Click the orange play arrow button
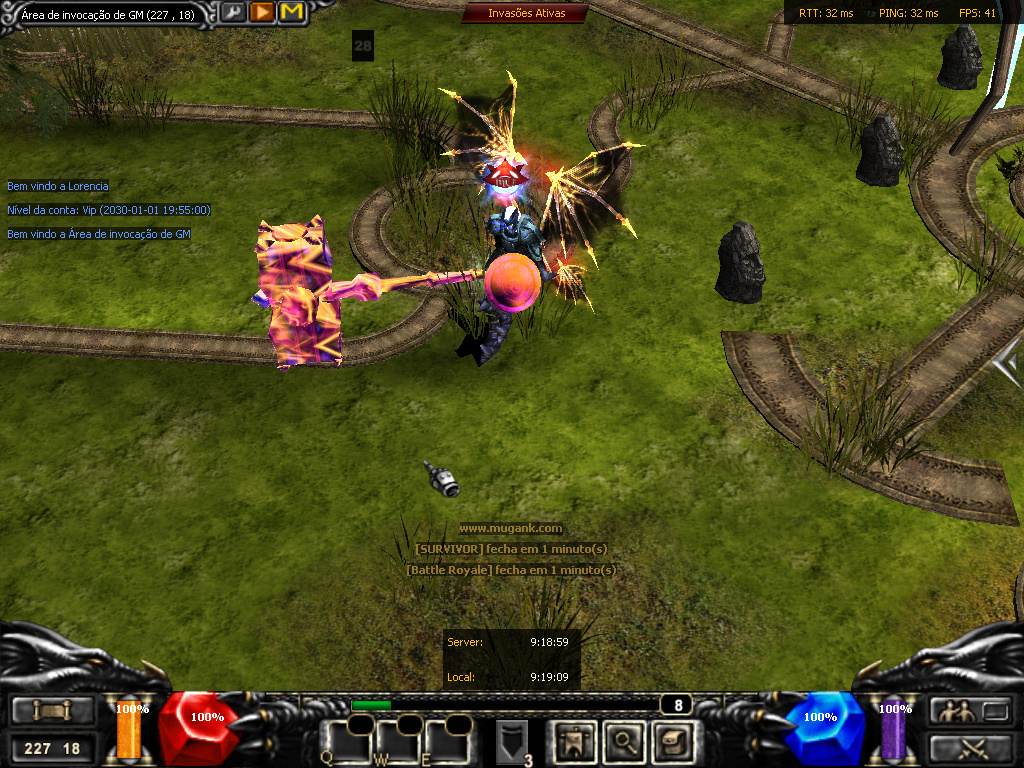The width and height of the screenshot is (1024, 768). click(x=262, y=13)
